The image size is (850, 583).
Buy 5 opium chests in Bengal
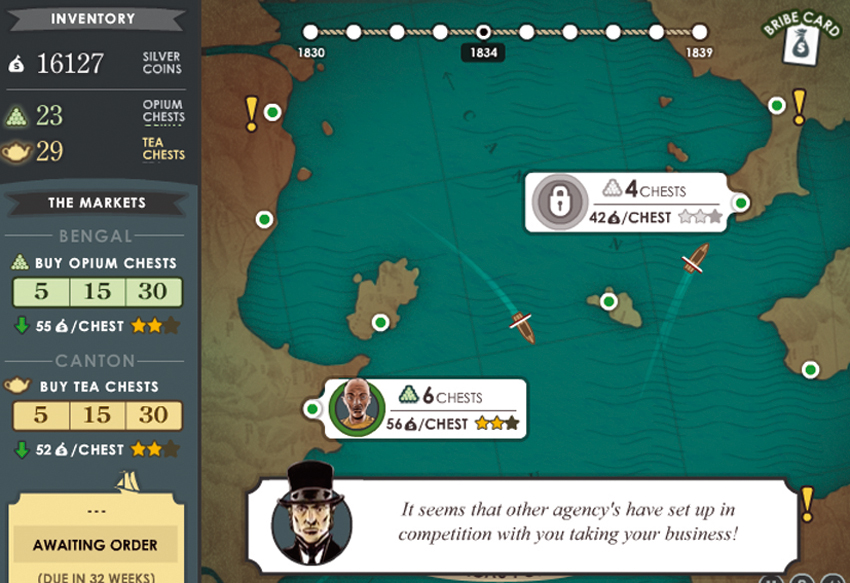pos(41,292)
